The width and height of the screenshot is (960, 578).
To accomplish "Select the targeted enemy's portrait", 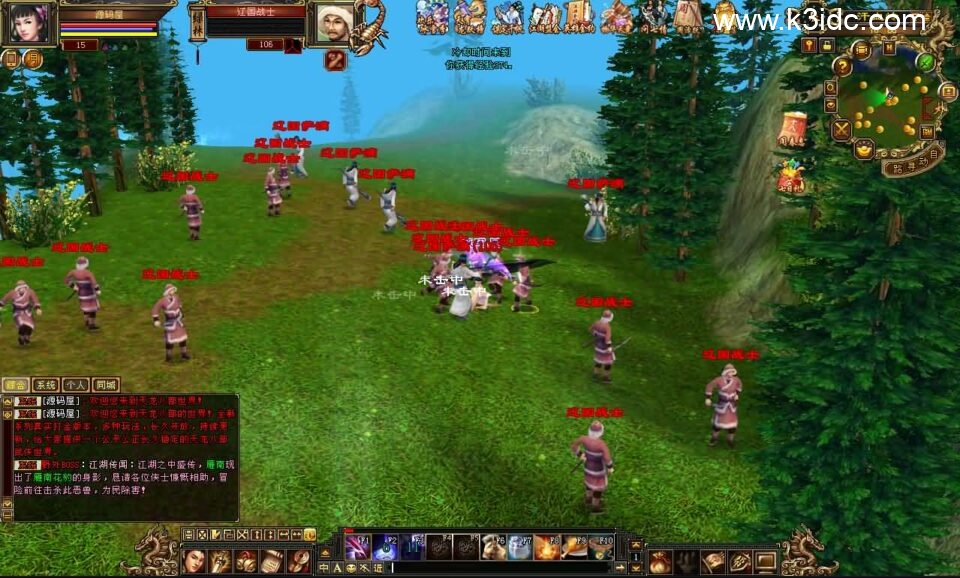I will pyautogui.click(x=333, y=23).
